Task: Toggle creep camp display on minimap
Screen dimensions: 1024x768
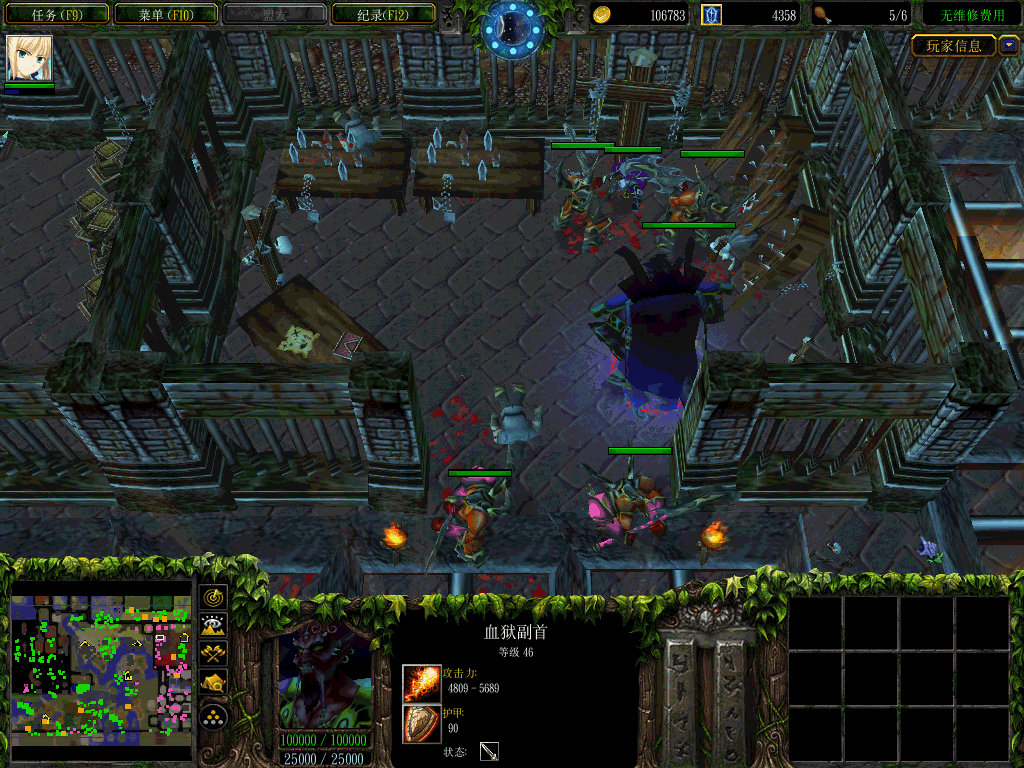Action: pyautogui.click(x=214, y=683)
